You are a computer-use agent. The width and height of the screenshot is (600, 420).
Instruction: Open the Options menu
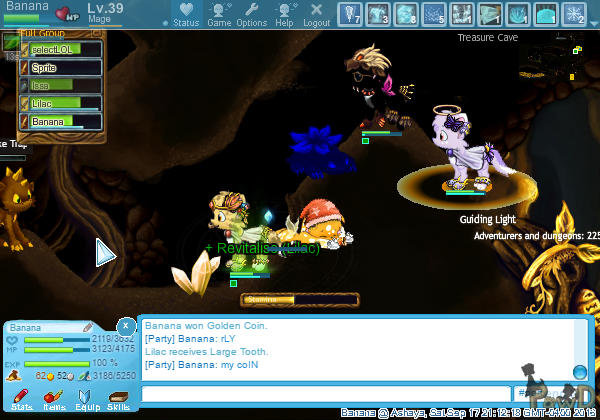click(x=251, y=14)
